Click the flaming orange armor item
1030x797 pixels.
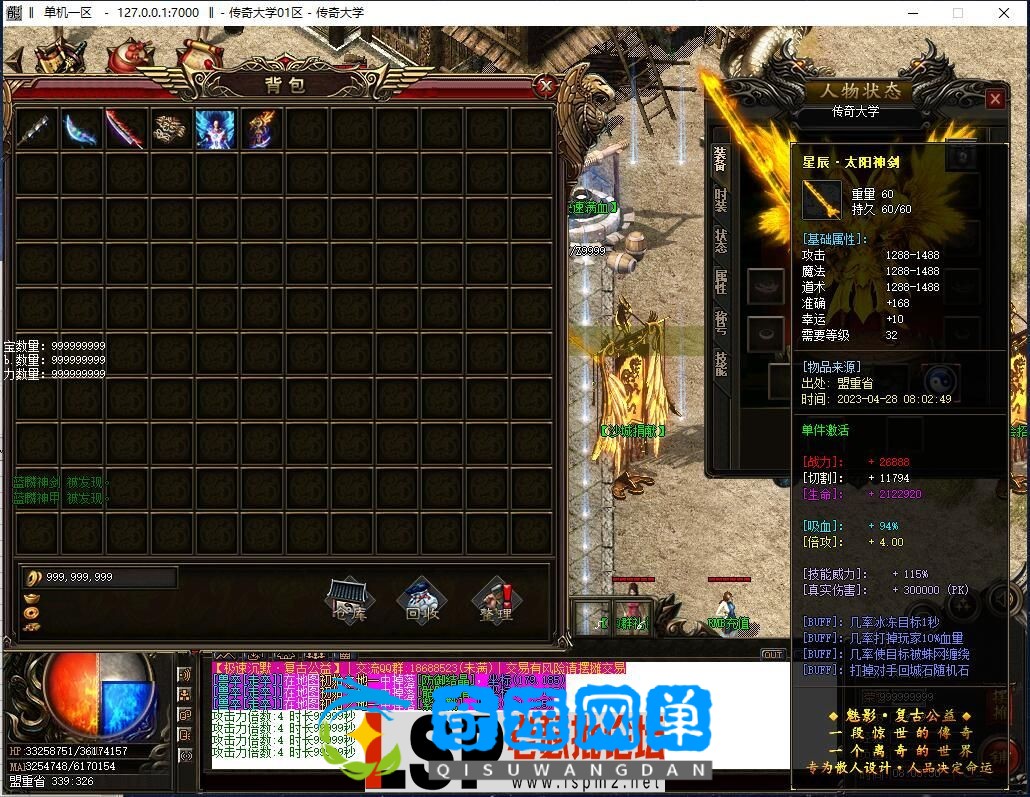[x=261, y=129]
